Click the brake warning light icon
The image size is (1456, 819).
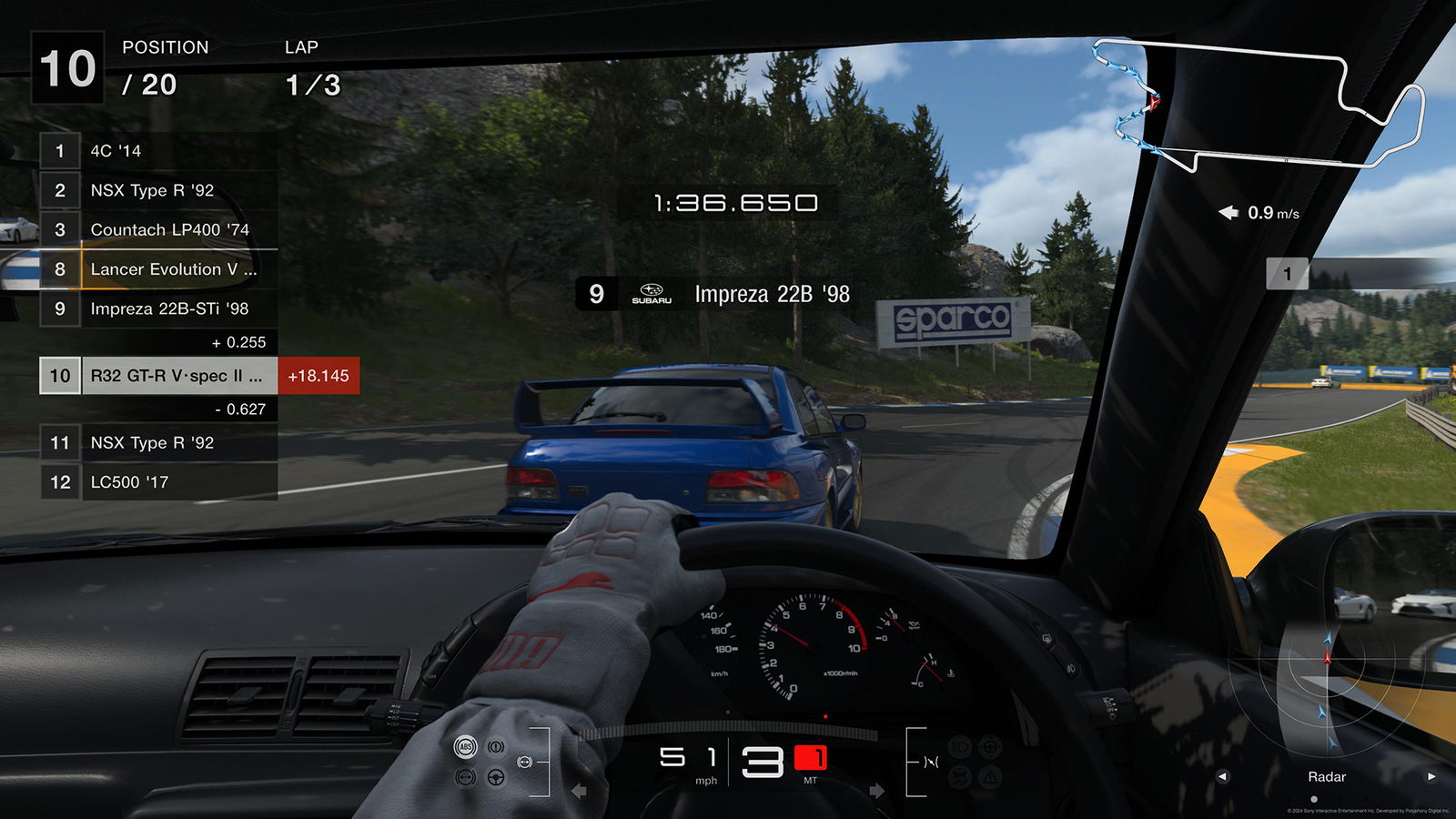click(495, 746)
